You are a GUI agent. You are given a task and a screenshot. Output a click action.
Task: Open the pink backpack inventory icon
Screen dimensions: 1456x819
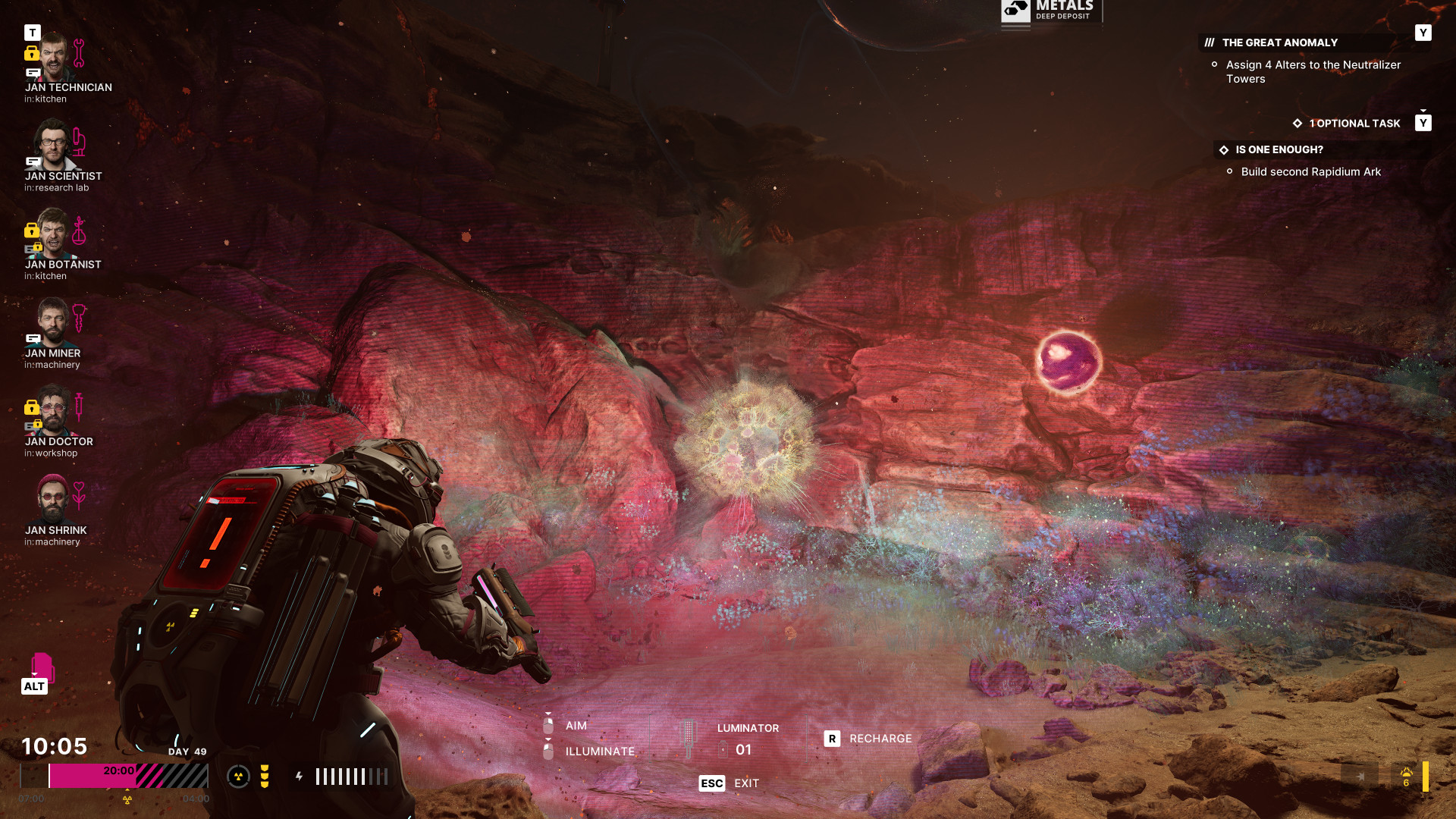point(42,667)
